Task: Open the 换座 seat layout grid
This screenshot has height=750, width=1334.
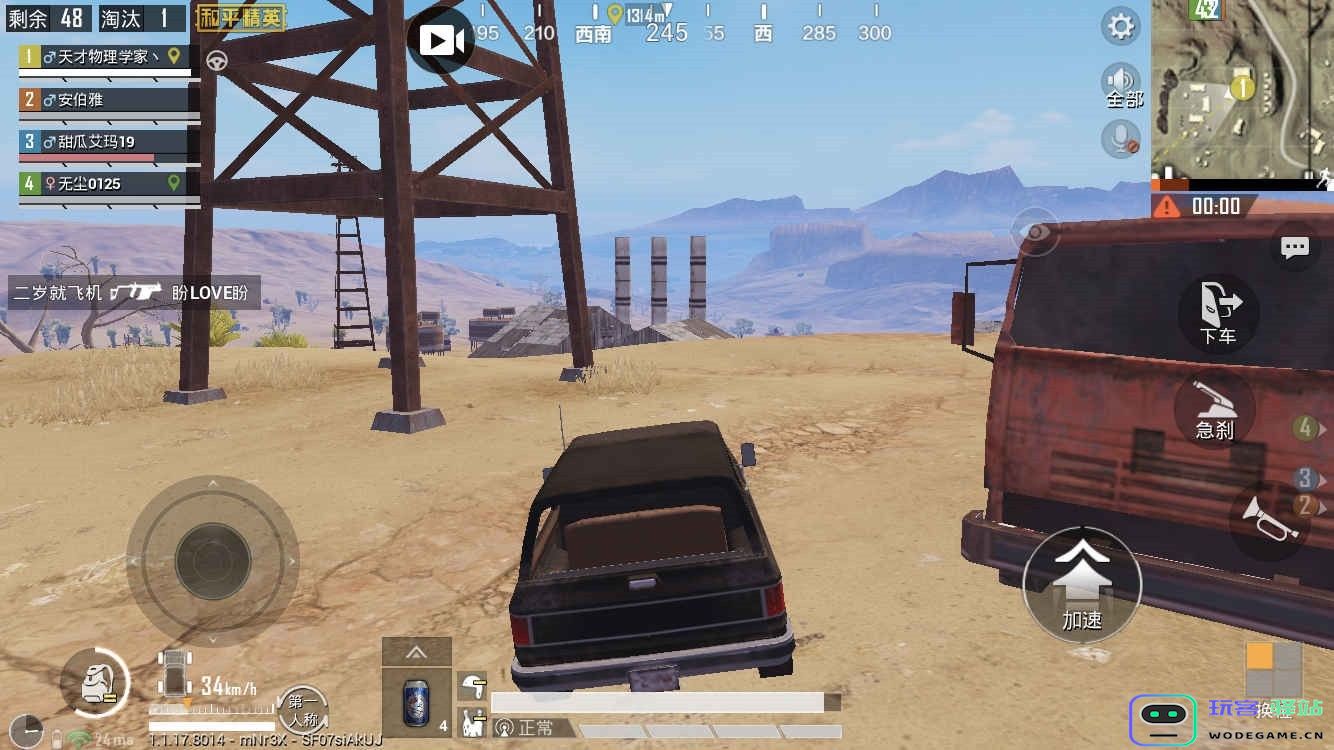Action: tap(1273, 670)
